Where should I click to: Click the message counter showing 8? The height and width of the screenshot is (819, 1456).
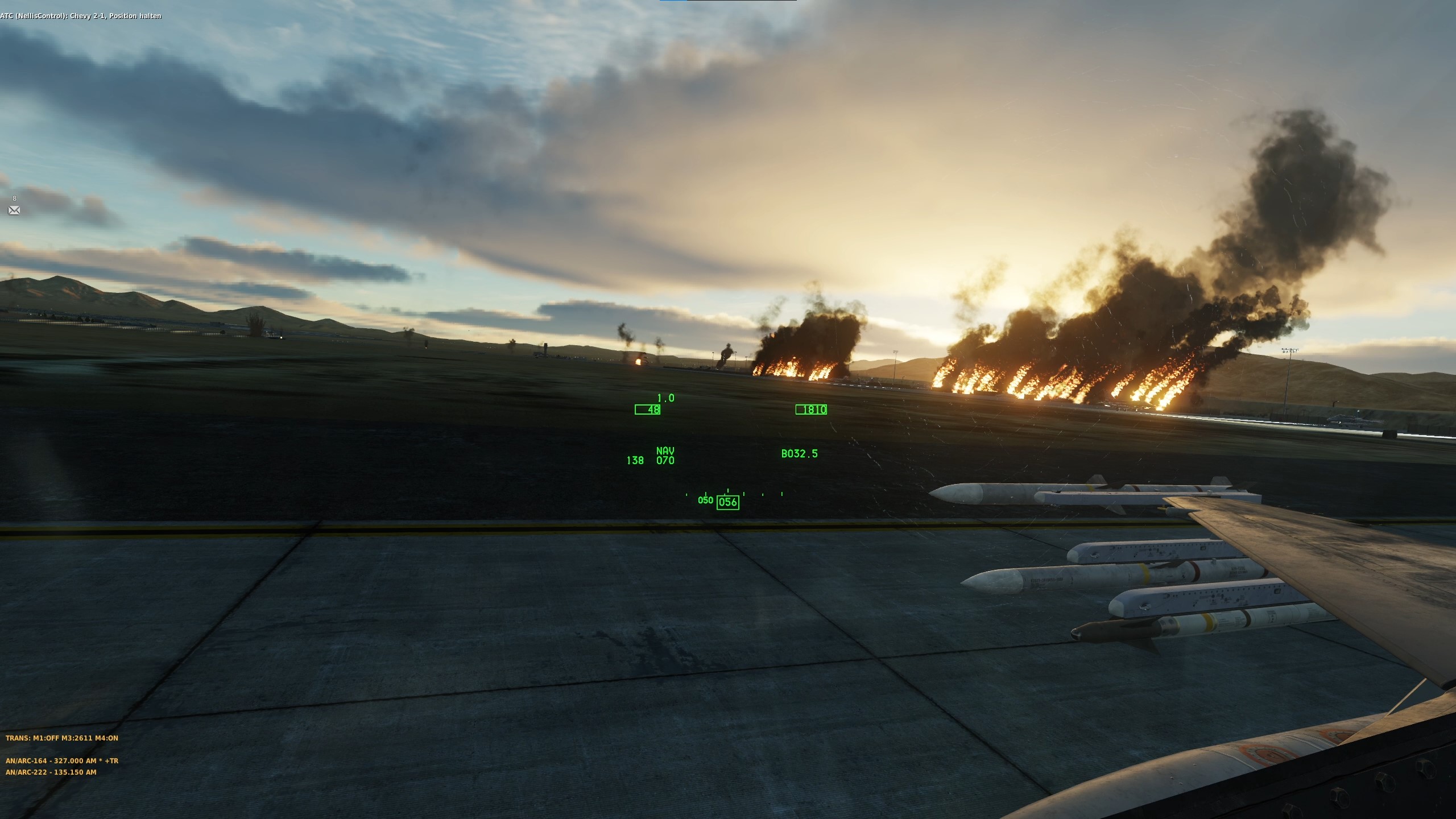tap(14, 198)
